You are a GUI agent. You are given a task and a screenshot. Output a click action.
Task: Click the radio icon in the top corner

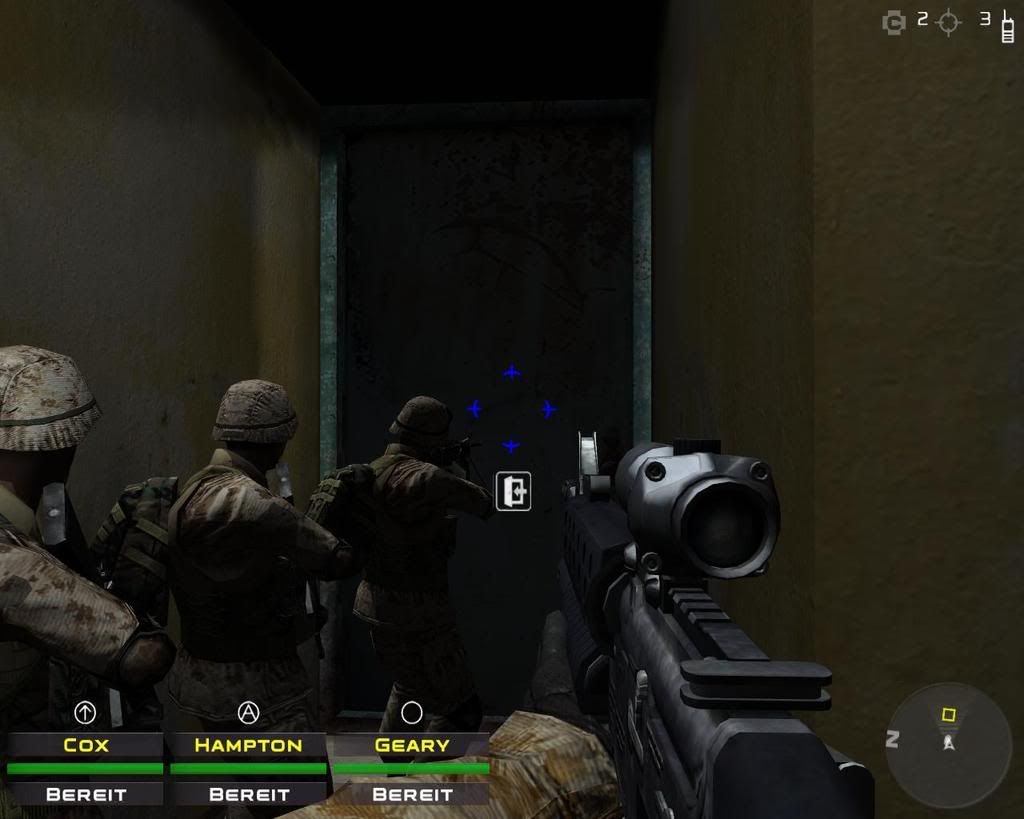[1008, 24]
